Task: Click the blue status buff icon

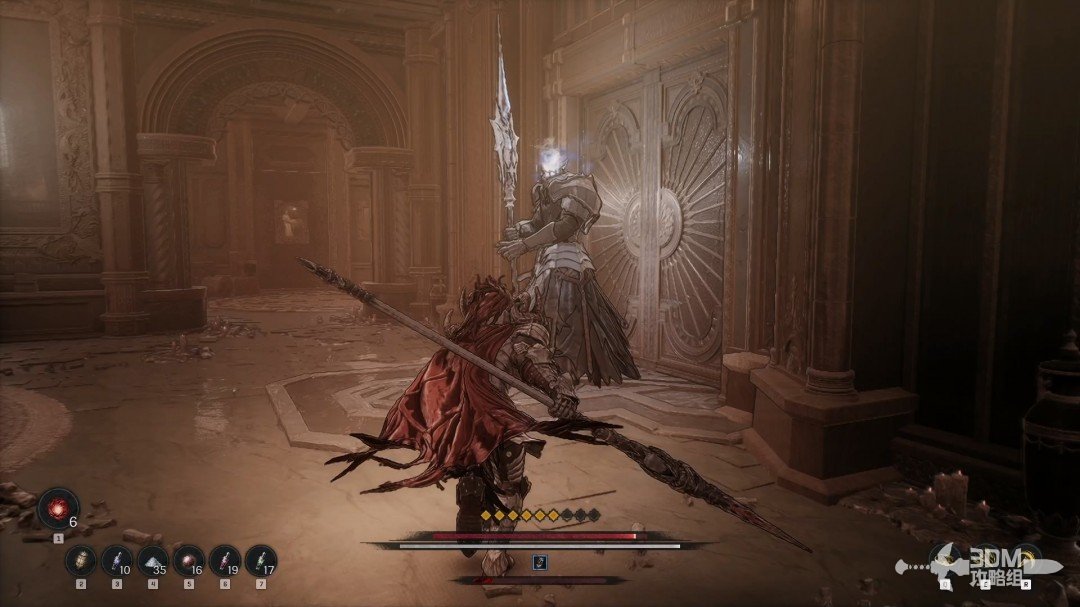Action: point(540,562)
